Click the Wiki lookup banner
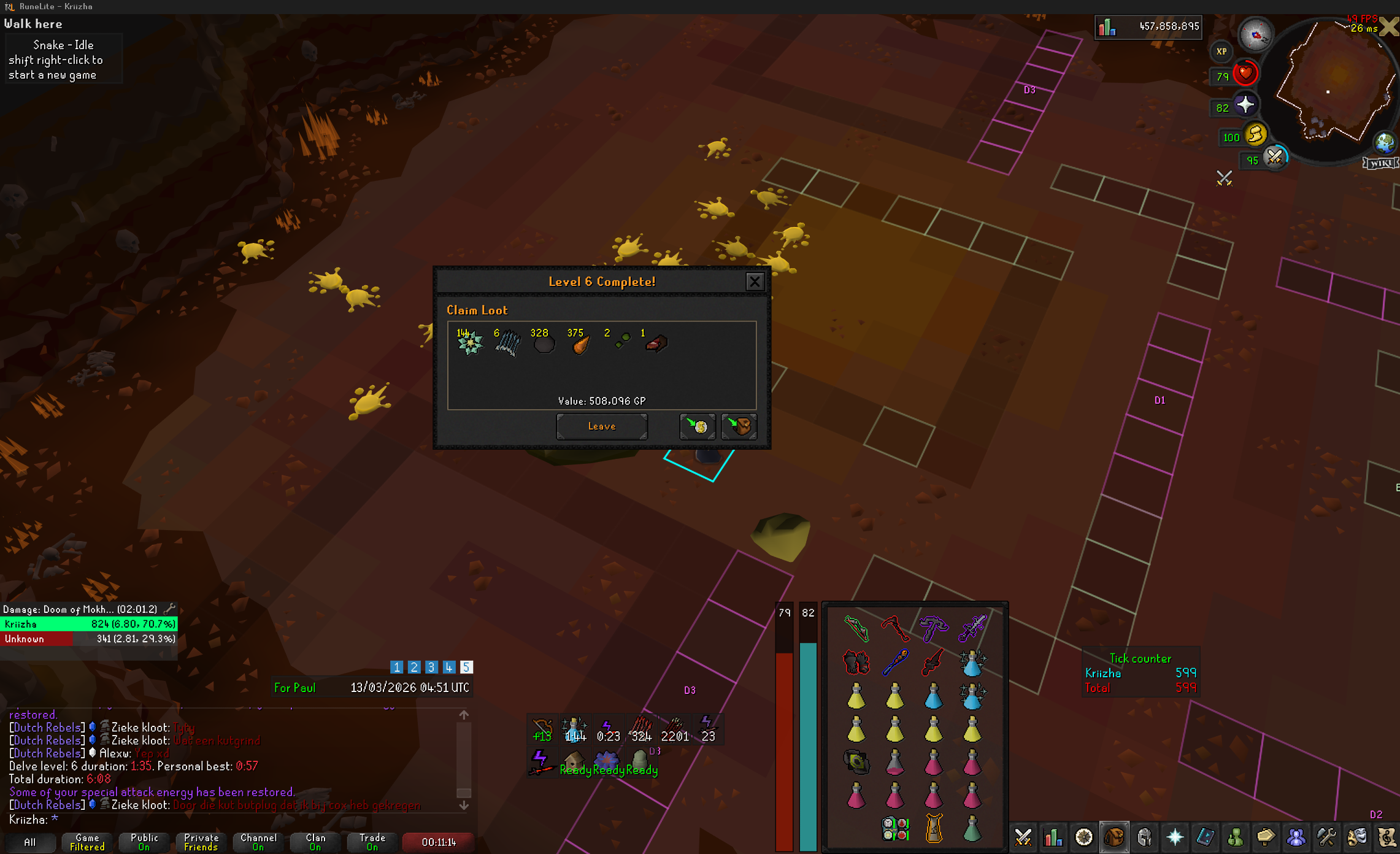1400x854 pixels. click(x=1380, y=163)
